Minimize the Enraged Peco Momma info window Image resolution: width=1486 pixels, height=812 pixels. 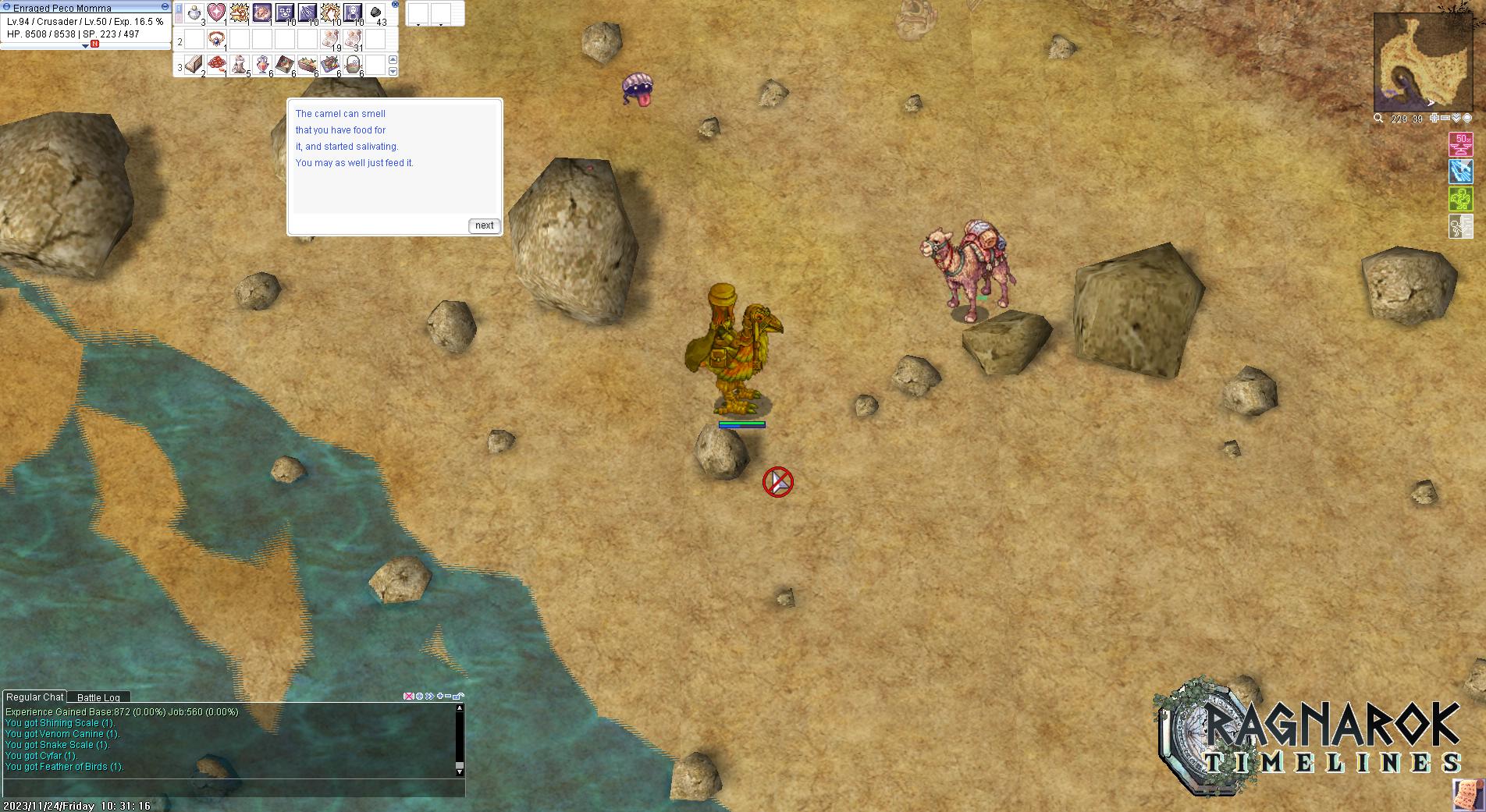[x=165, y=7]
